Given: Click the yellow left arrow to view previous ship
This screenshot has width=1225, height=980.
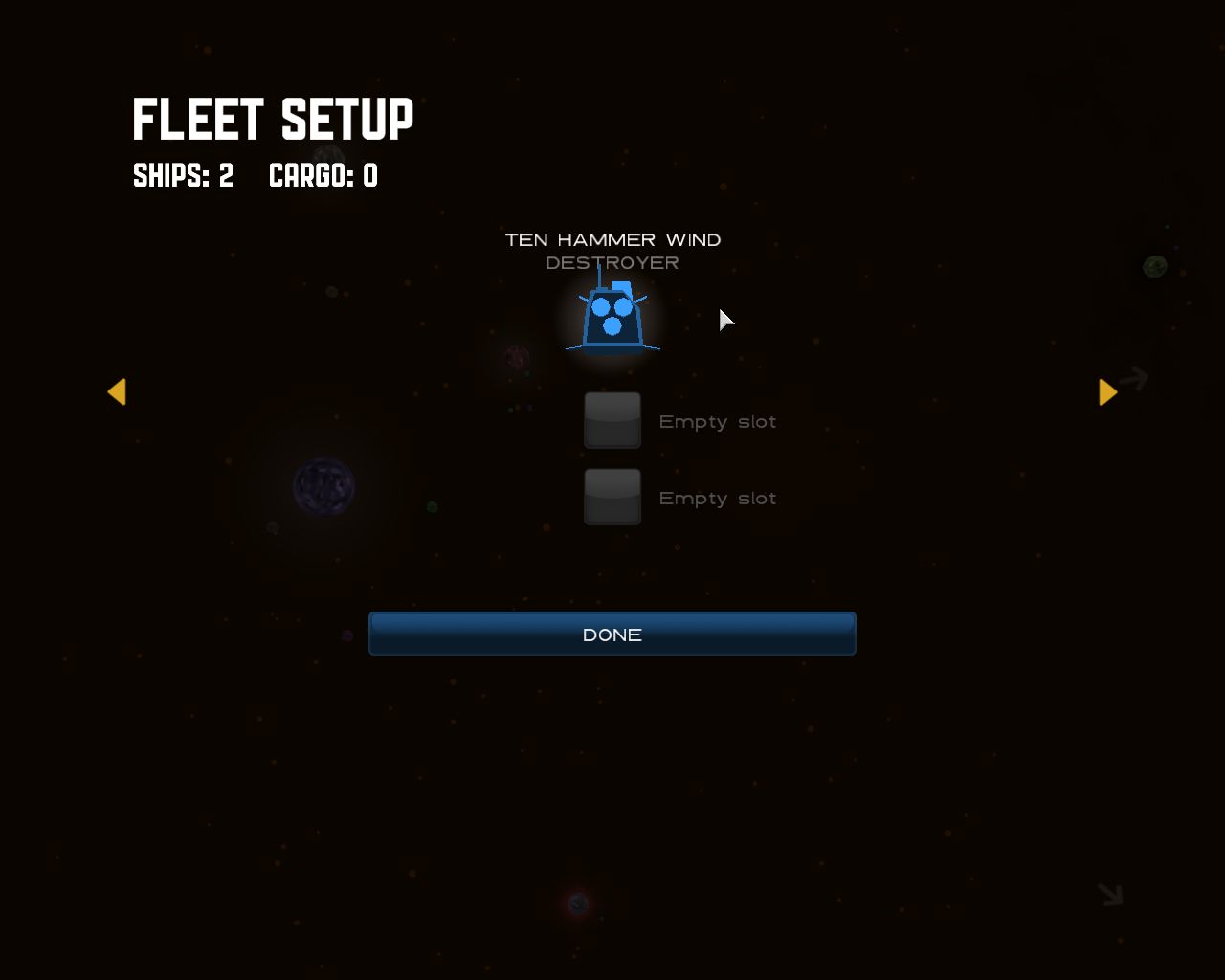Looking at the screenshot, I should pyautogui.click(x=117, y=392).
